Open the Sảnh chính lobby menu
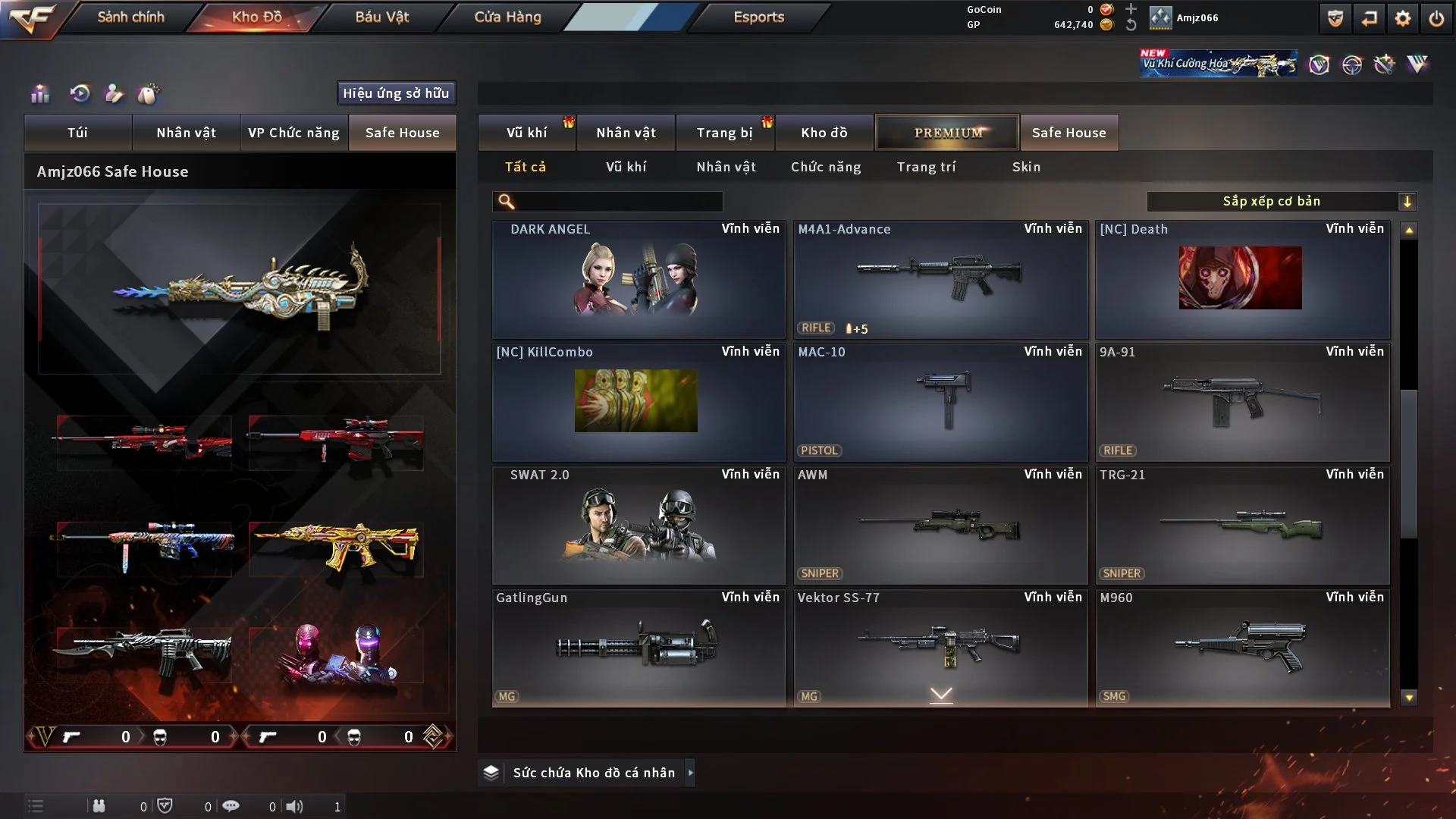This screenshot has height=819, width=1456. [x=130, y=17]
